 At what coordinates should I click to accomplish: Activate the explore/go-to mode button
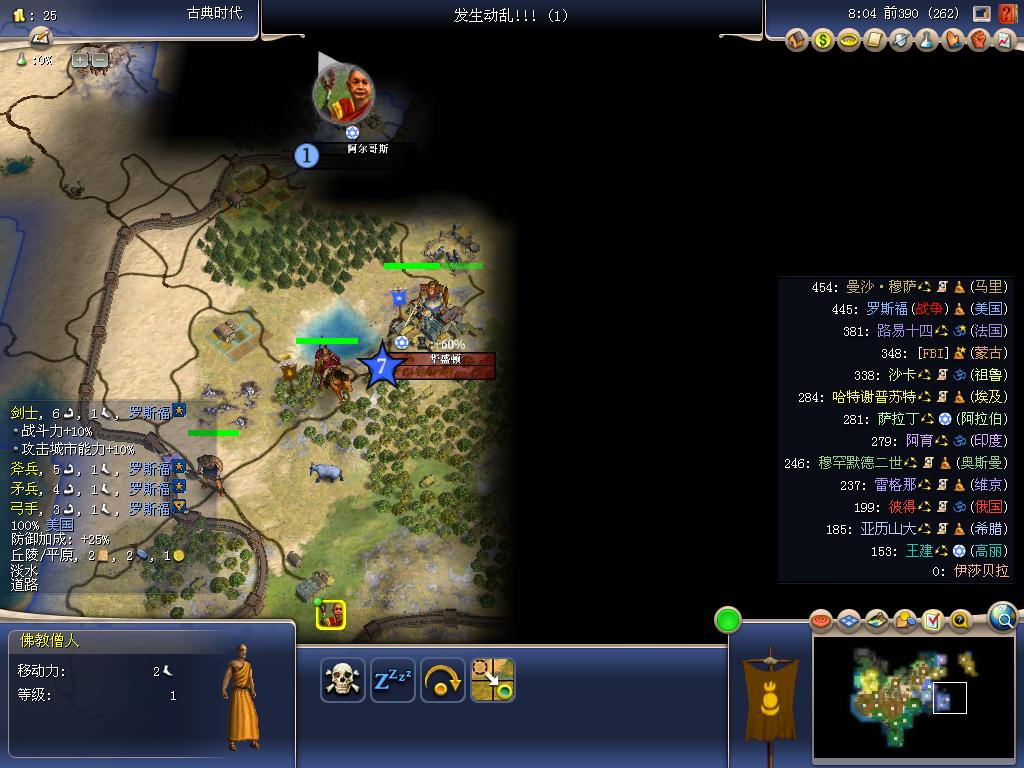pos(493,680)
